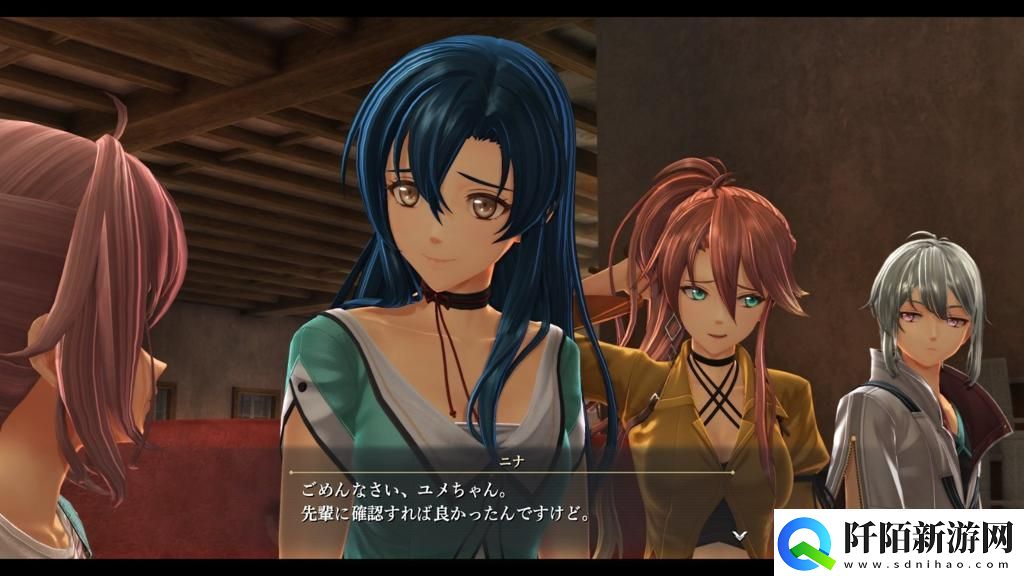Click the dialogue continue arrow

point(739,535)
